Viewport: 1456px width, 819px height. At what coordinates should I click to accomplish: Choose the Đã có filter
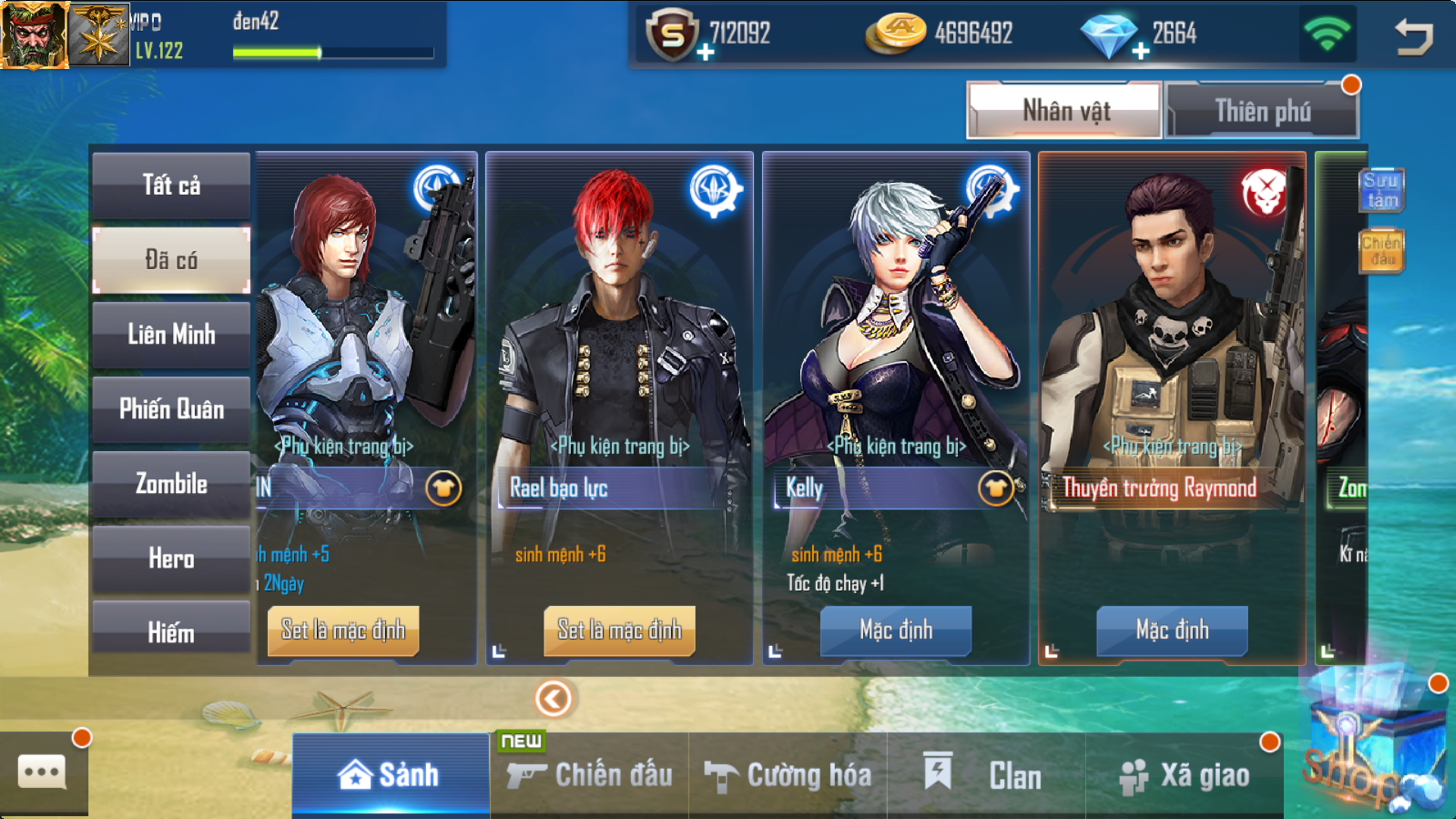point(171,260)
